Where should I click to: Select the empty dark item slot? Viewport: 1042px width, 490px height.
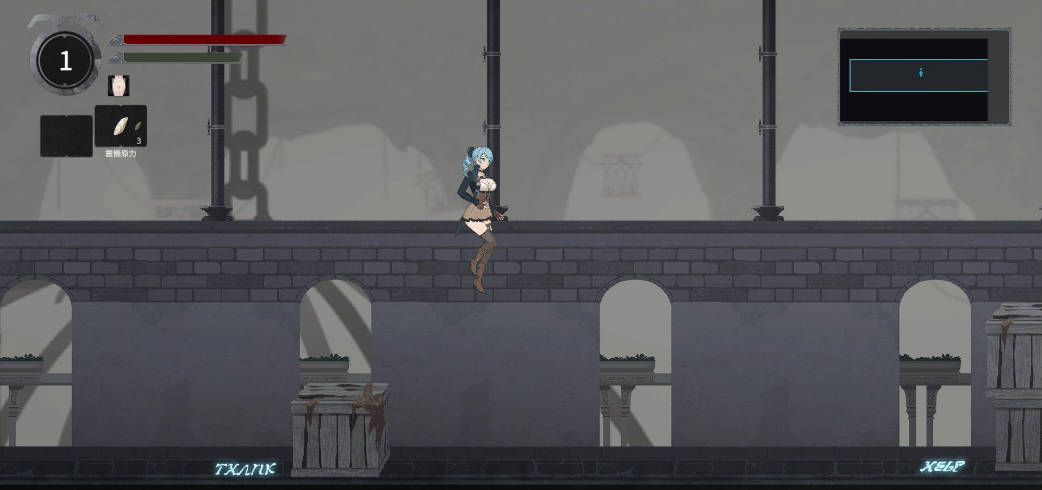[66, 136]
